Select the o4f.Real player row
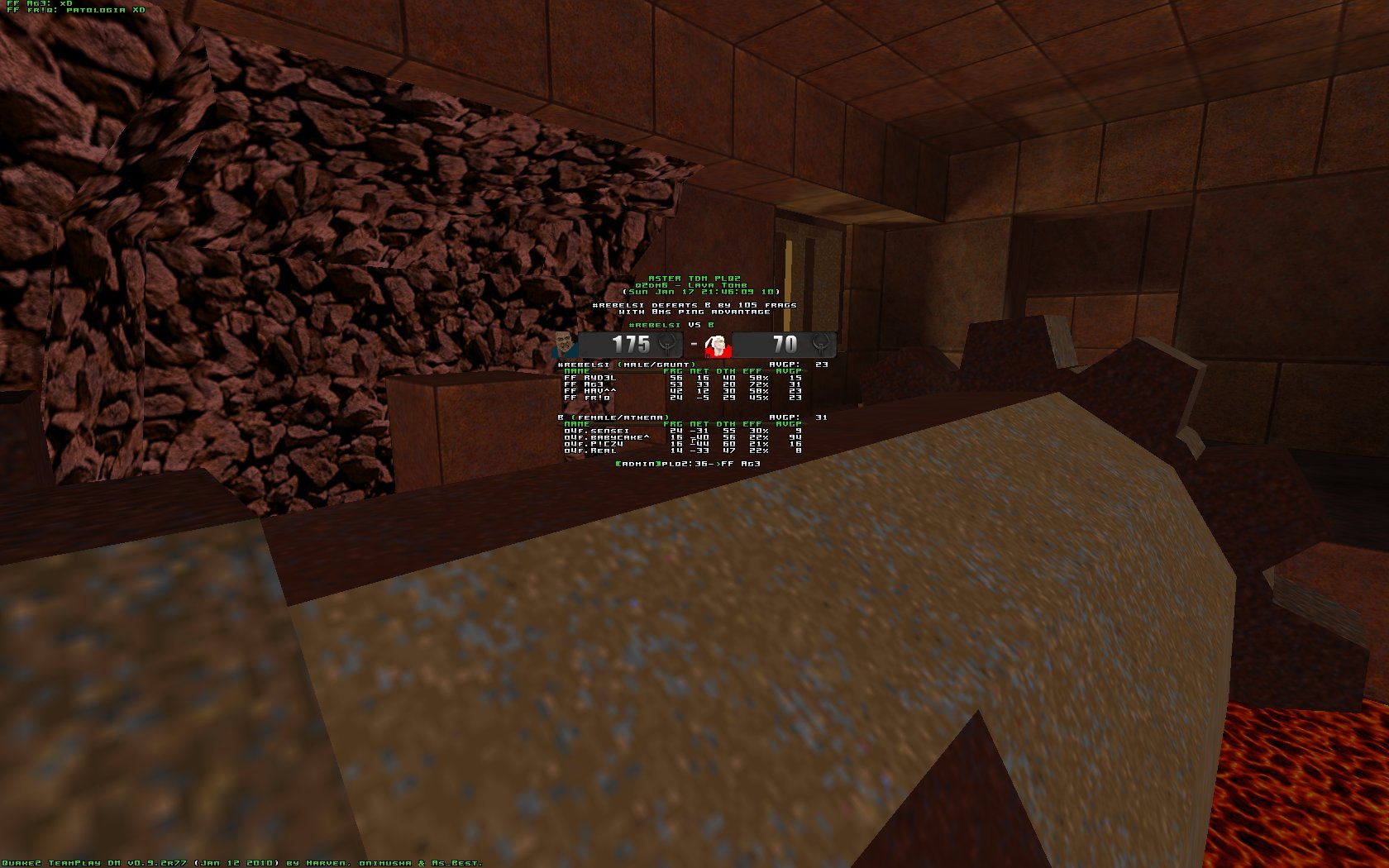 pos(590,451)
